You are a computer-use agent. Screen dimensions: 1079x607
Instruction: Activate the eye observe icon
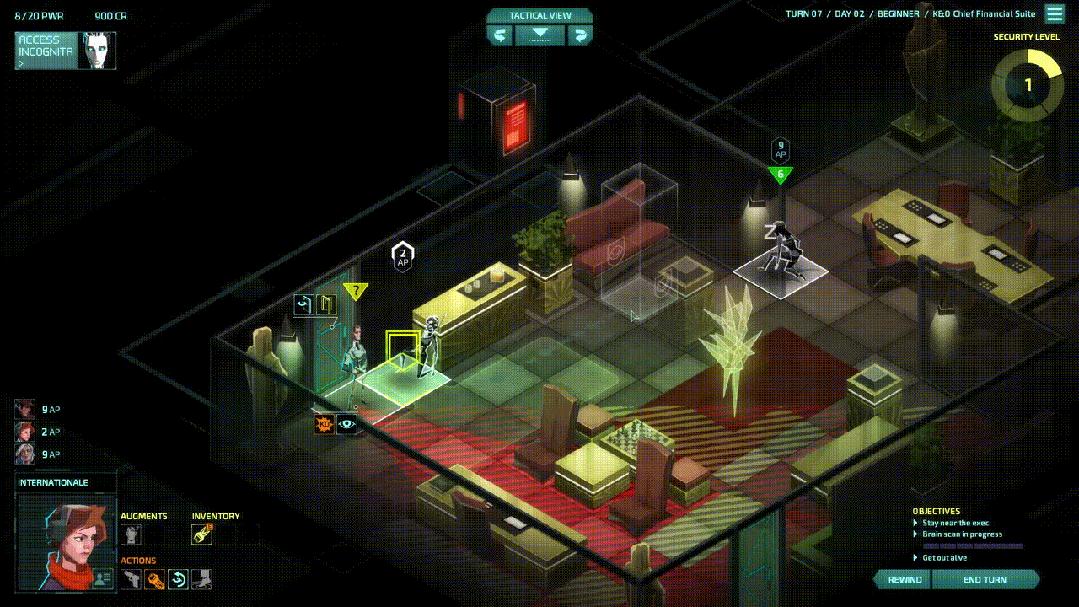pos(347,424)
